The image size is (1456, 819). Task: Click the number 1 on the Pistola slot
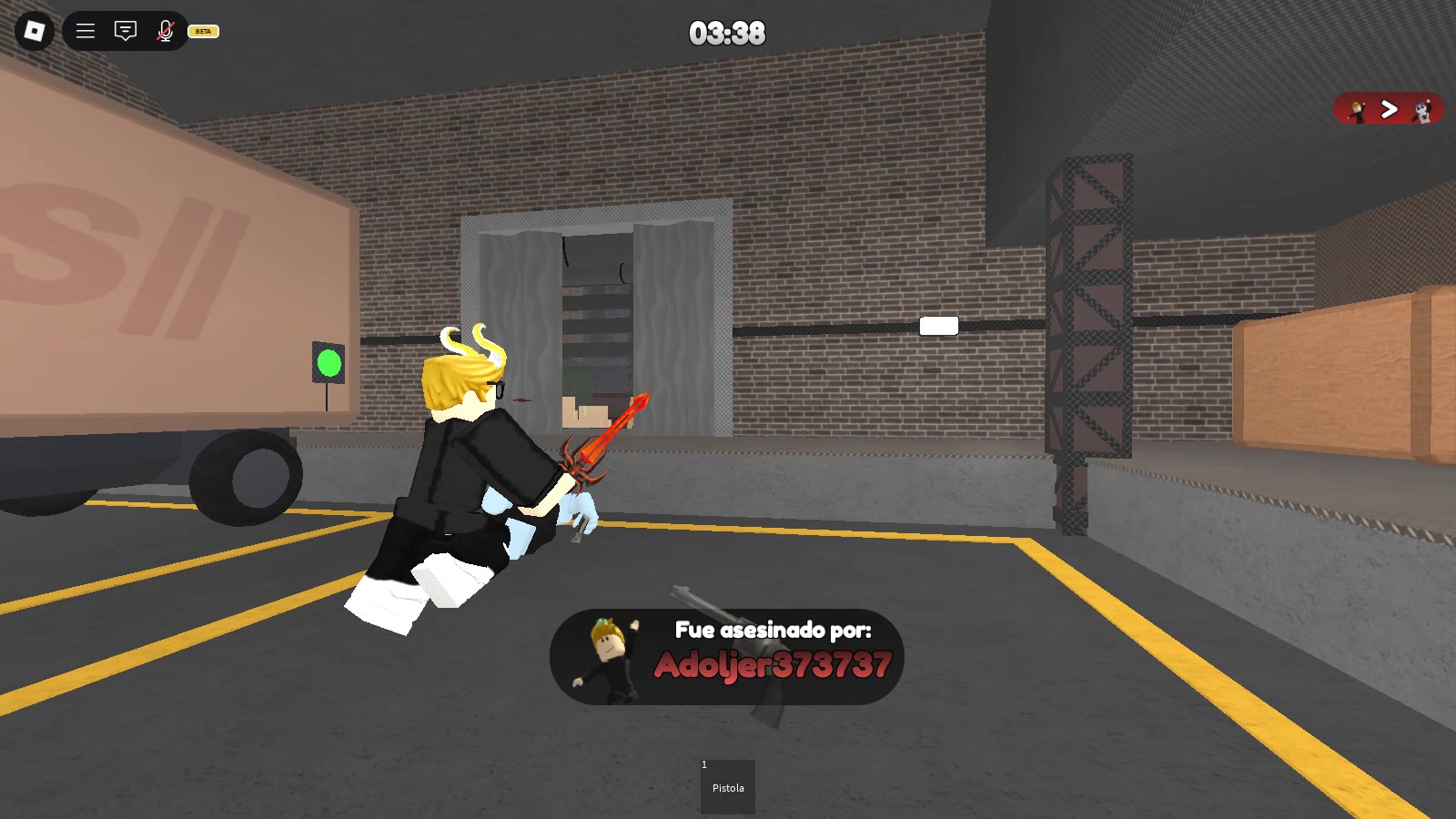703,763
